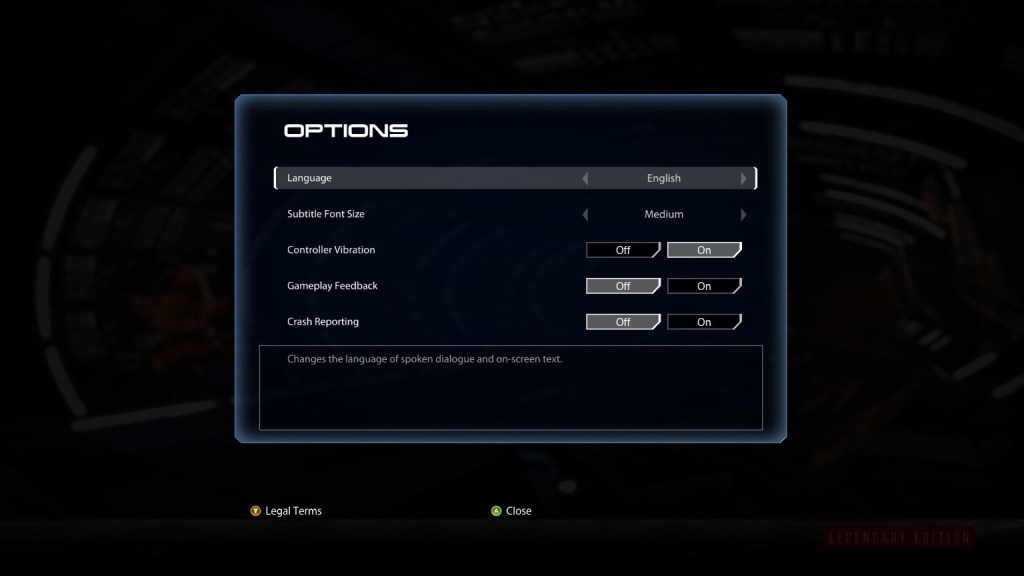1024x576 pixels.
Task: Turn Controller Vibration Off
Action: tap(623, 250)
